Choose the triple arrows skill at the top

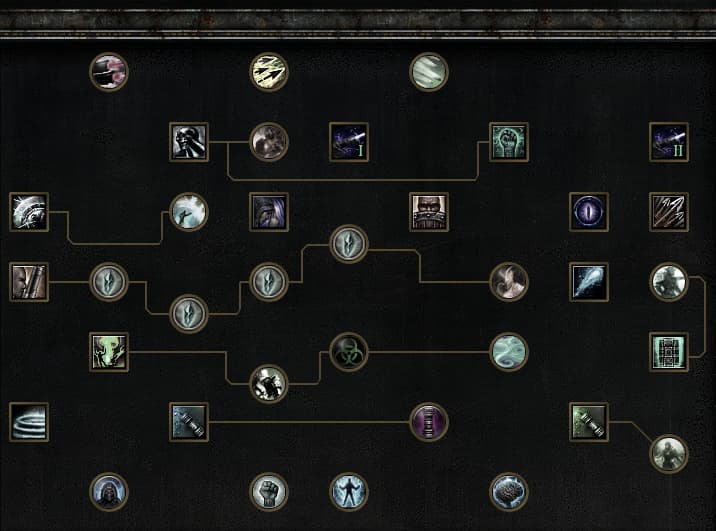pos(269,72)
